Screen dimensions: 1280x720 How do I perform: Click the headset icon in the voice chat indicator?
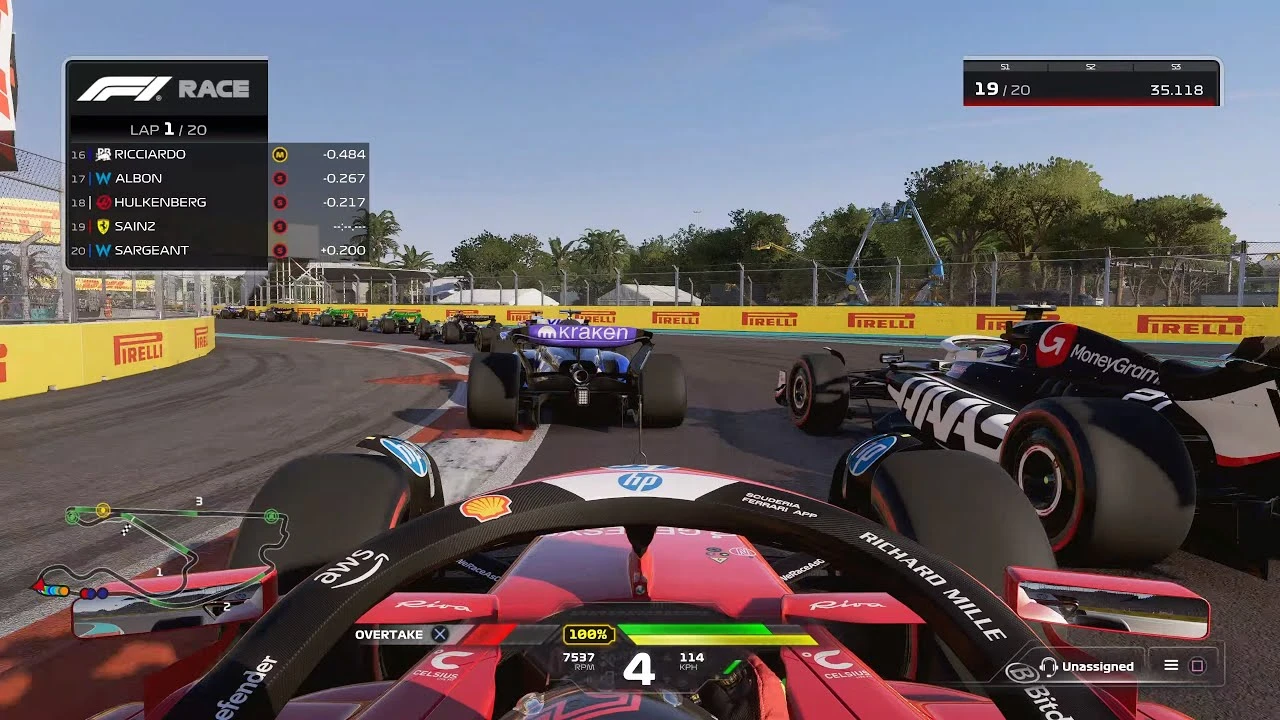tap(1047, 665)
